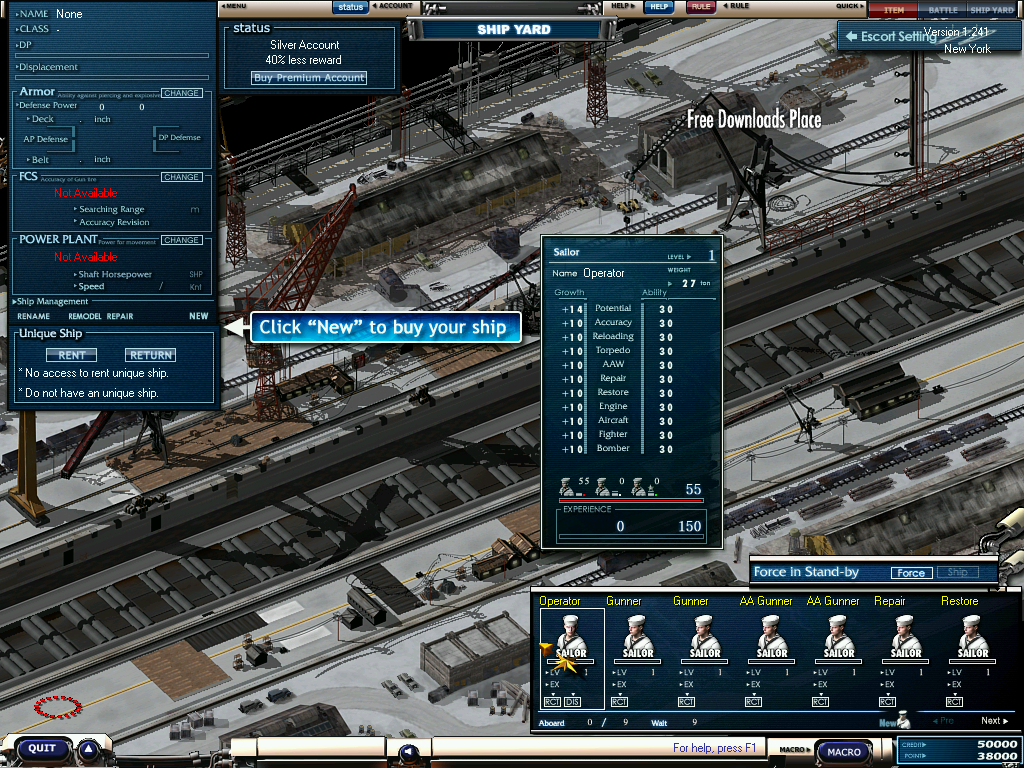Change the Armor setup
This screenshot has height=768, width=1024.
[x=182, y=93]
